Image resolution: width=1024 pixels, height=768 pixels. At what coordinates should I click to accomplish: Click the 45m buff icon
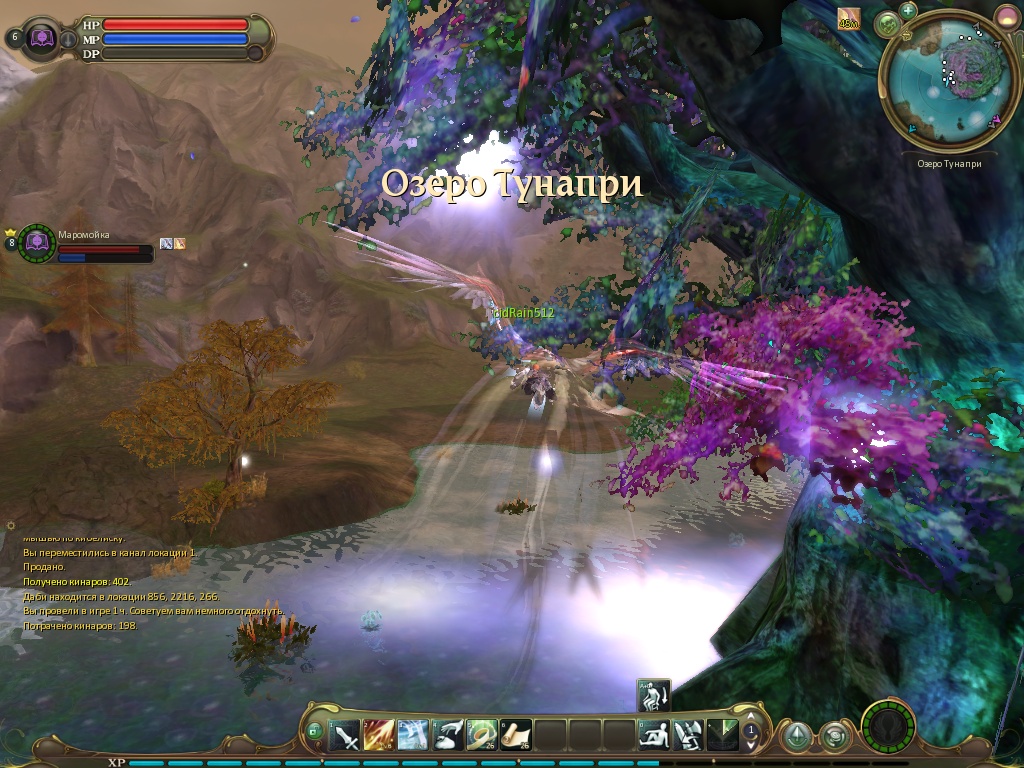coord(848,19)
